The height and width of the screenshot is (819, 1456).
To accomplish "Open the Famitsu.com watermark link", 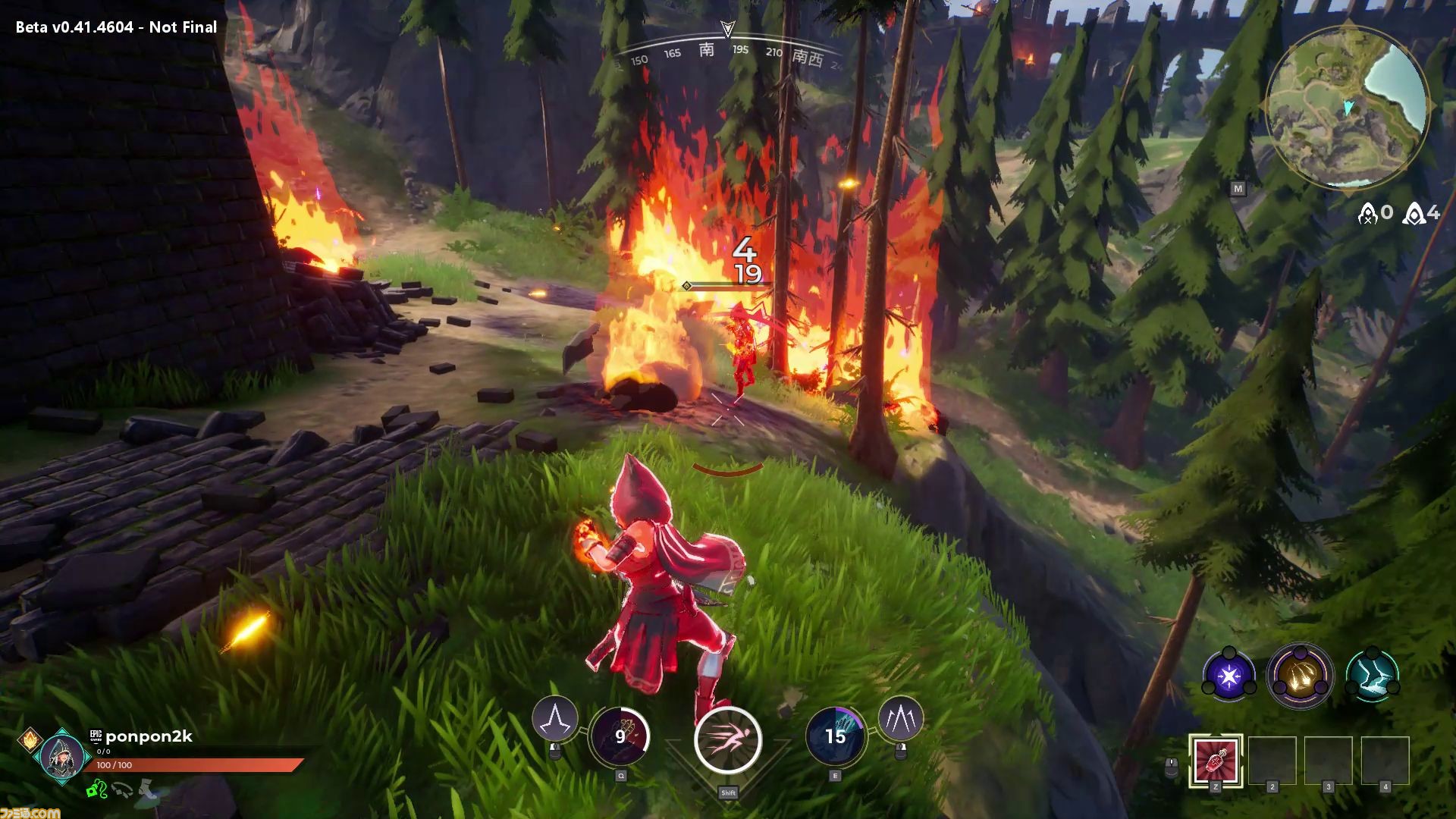I will click(x=30, y=812).
